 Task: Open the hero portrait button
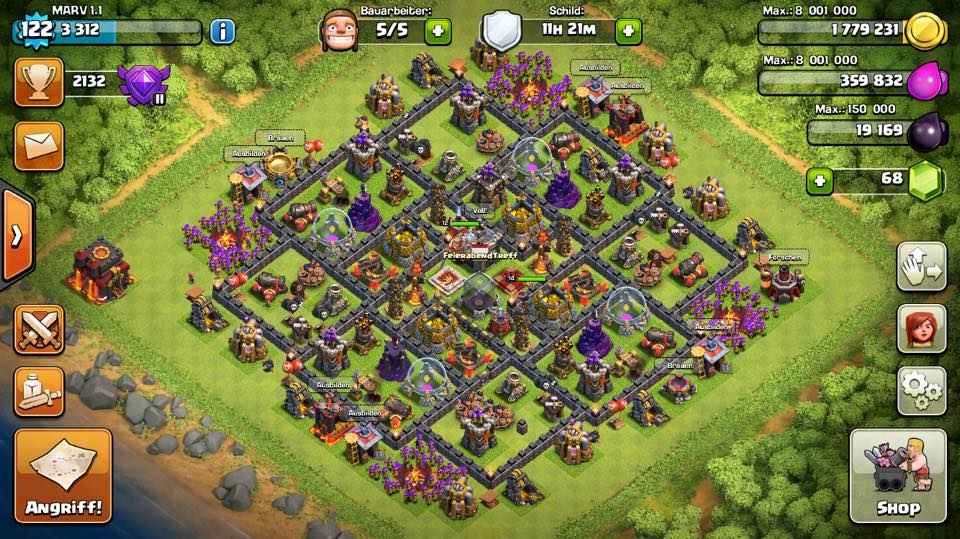921,328
